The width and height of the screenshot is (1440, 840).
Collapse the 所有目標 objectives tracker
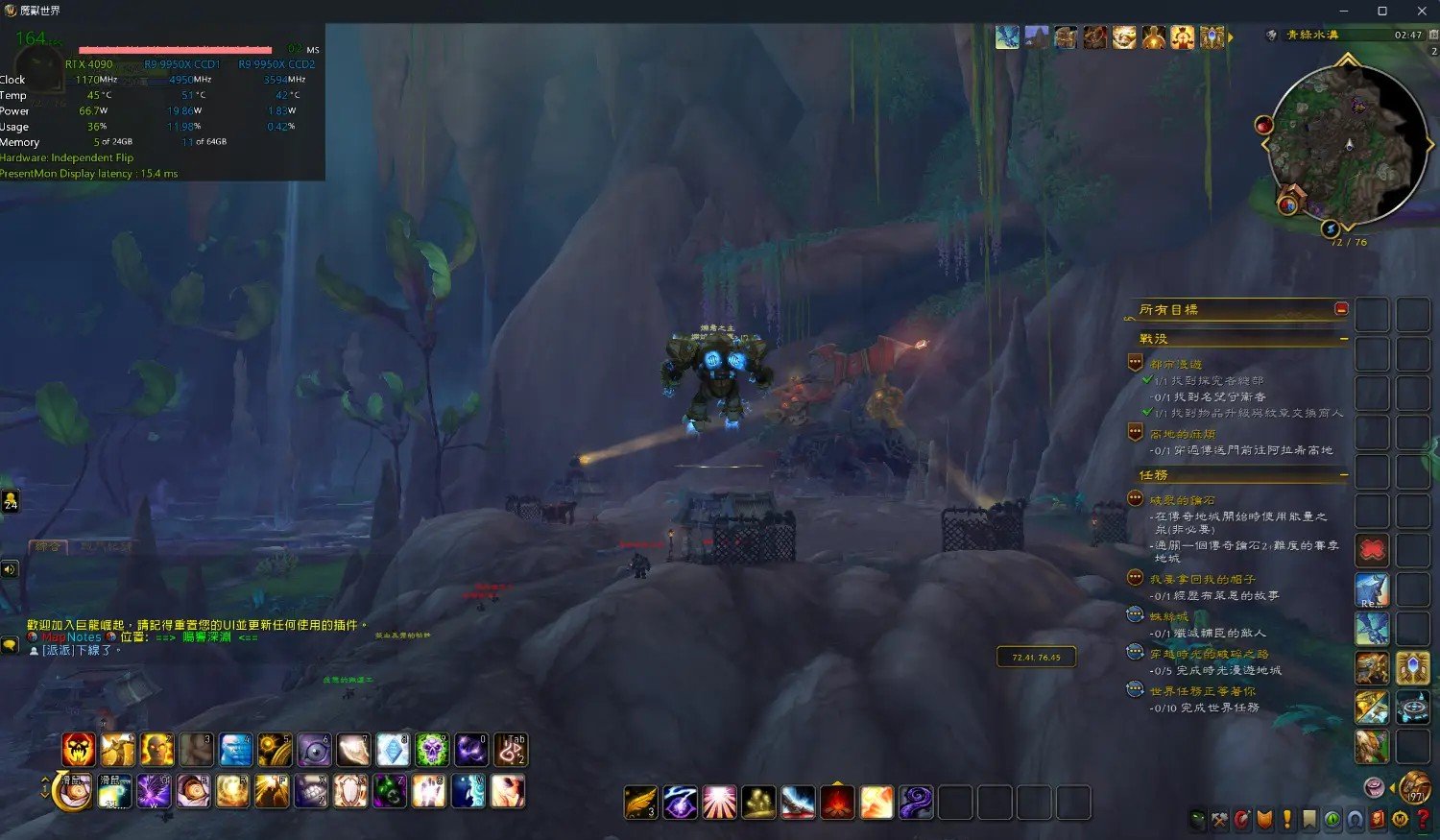coord(1341,309)
